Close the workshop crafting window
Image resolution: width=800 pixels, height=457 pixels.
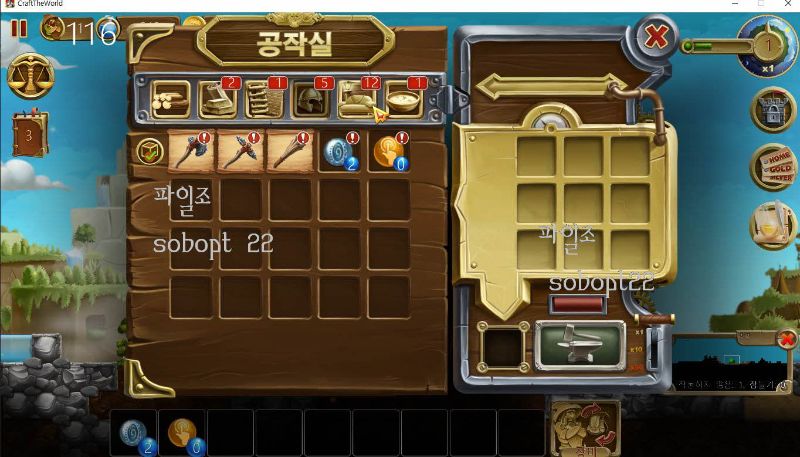pyautogui.click(x=656, y=38)
